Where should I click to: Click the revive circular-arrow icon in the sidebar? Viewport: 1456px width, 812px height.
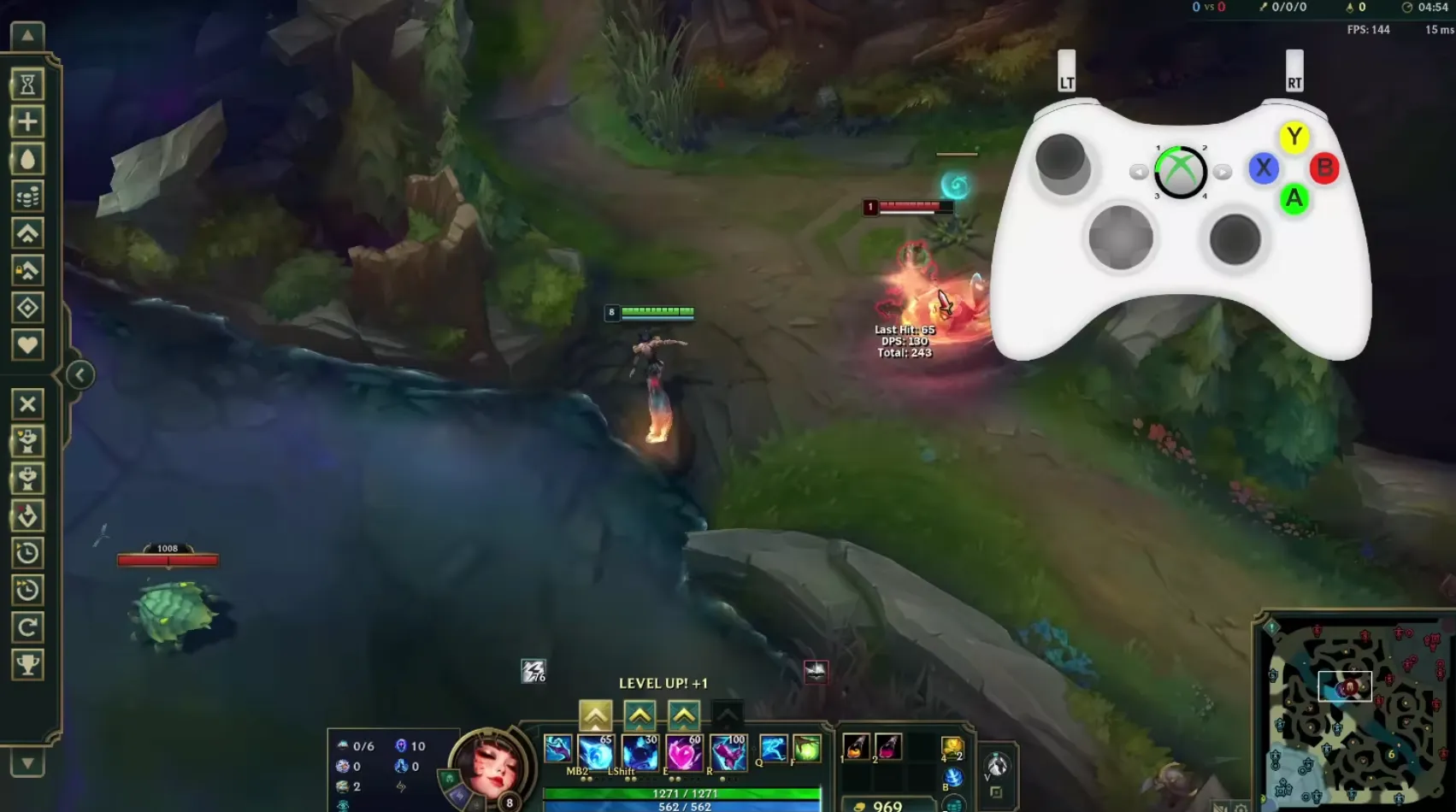[x=28, y=625]
